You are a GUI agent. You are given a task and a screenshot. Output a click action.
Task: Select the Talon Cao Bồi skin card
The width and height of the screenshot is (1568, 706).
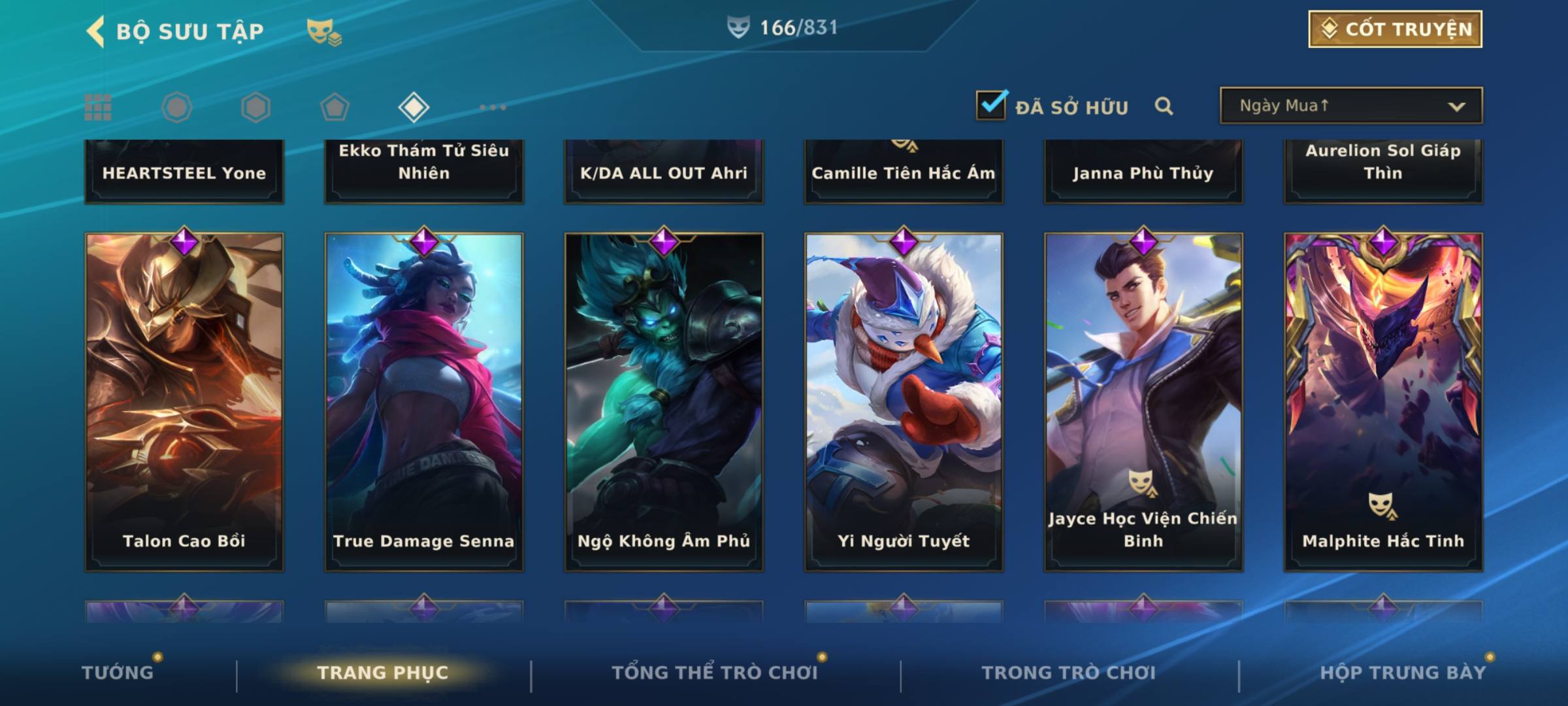[184, 401]
